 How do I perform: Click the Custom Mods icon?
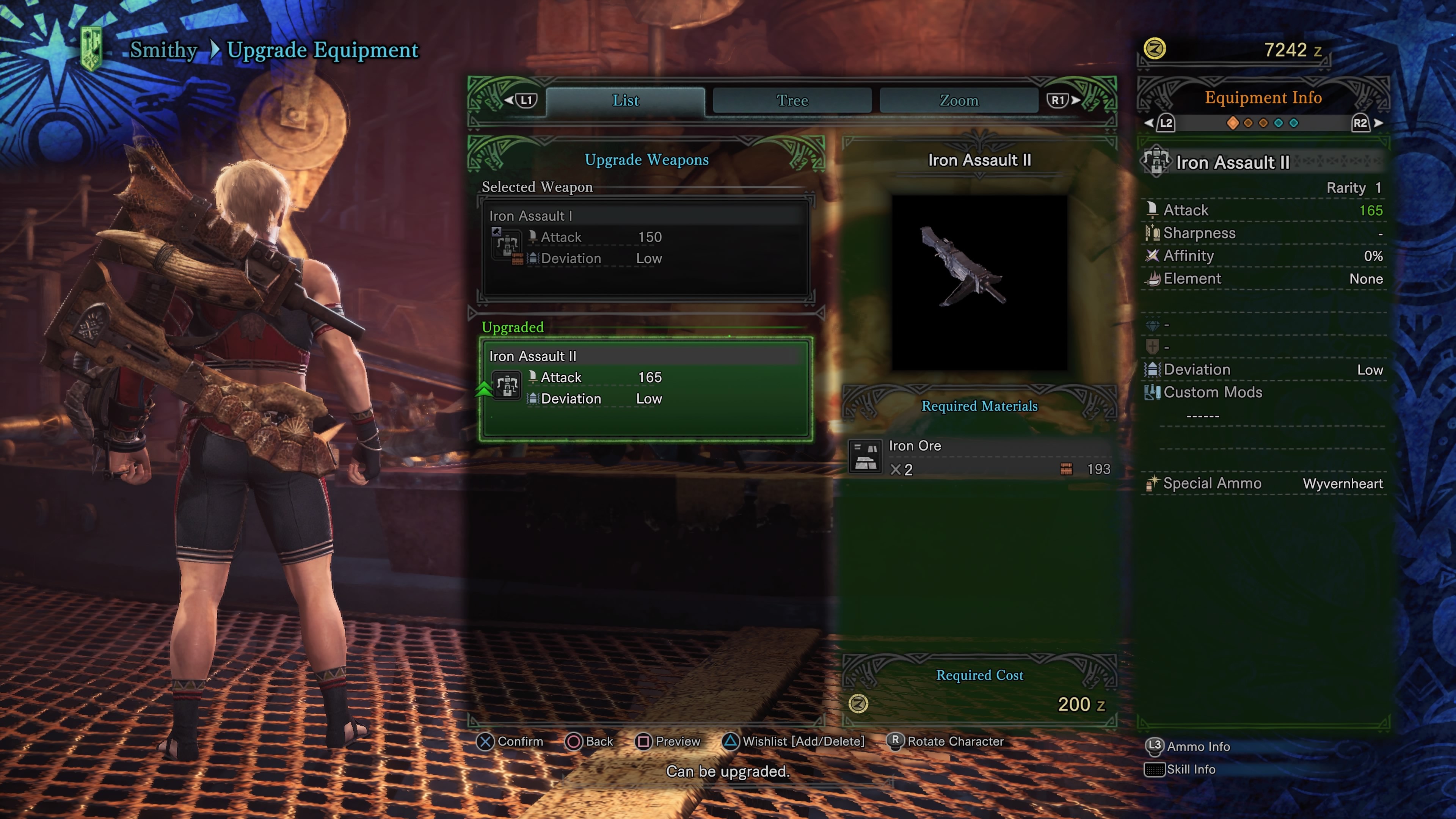(1153, 392)
